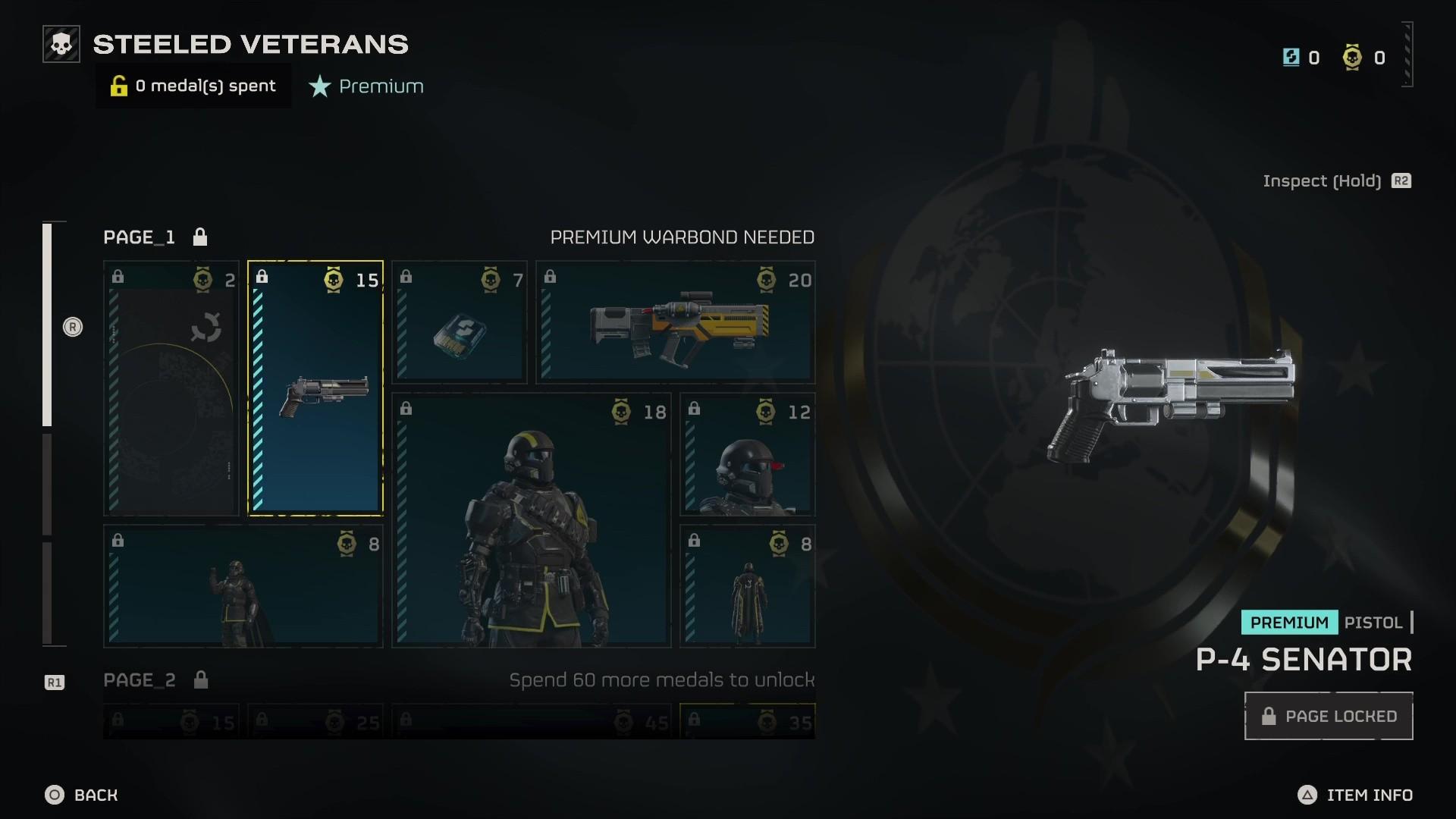Screen dimensions: 1456x819
Task: Select the Super Credits item tile
Action: pyautogui.click(x=458, y=322)
